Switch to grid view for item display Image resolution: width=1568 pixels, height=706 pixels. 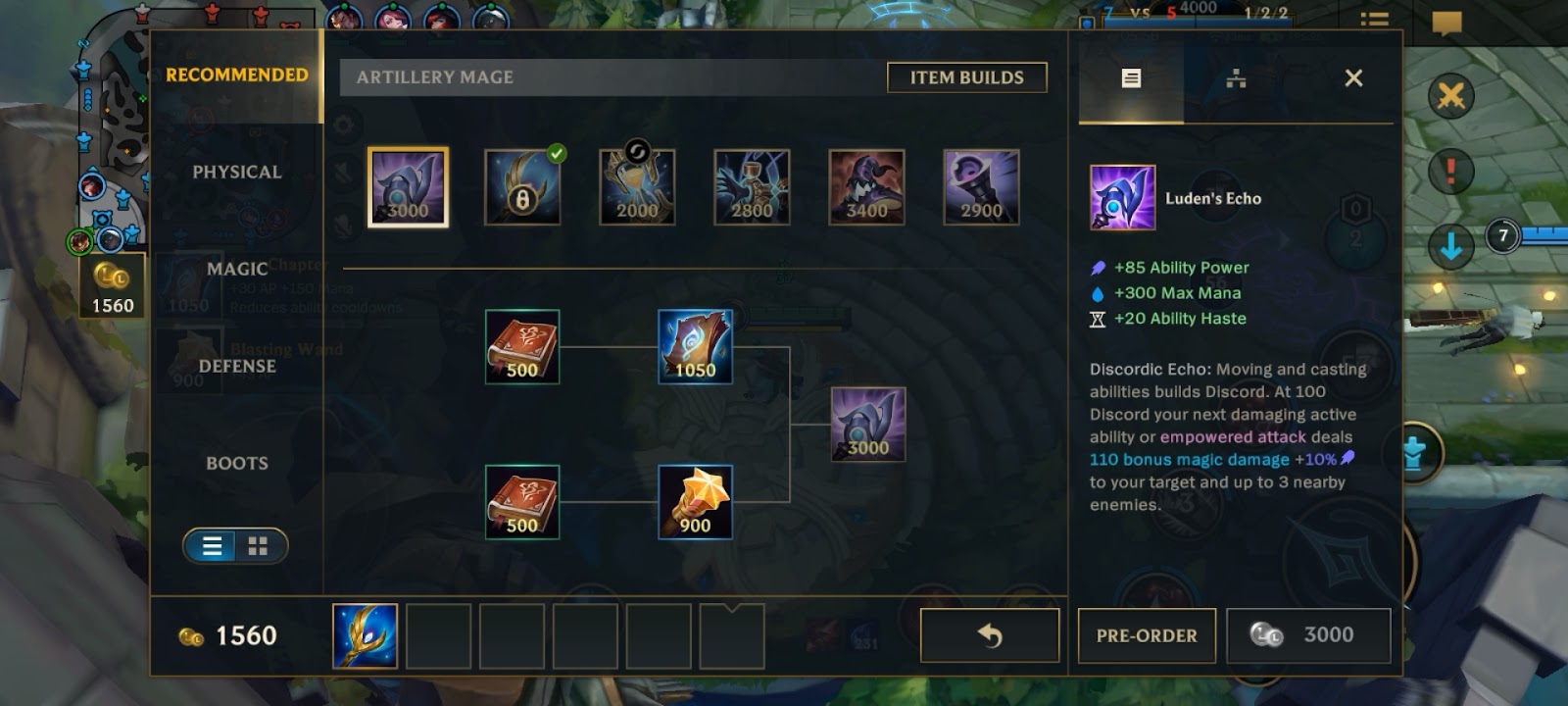pos(257,546)
